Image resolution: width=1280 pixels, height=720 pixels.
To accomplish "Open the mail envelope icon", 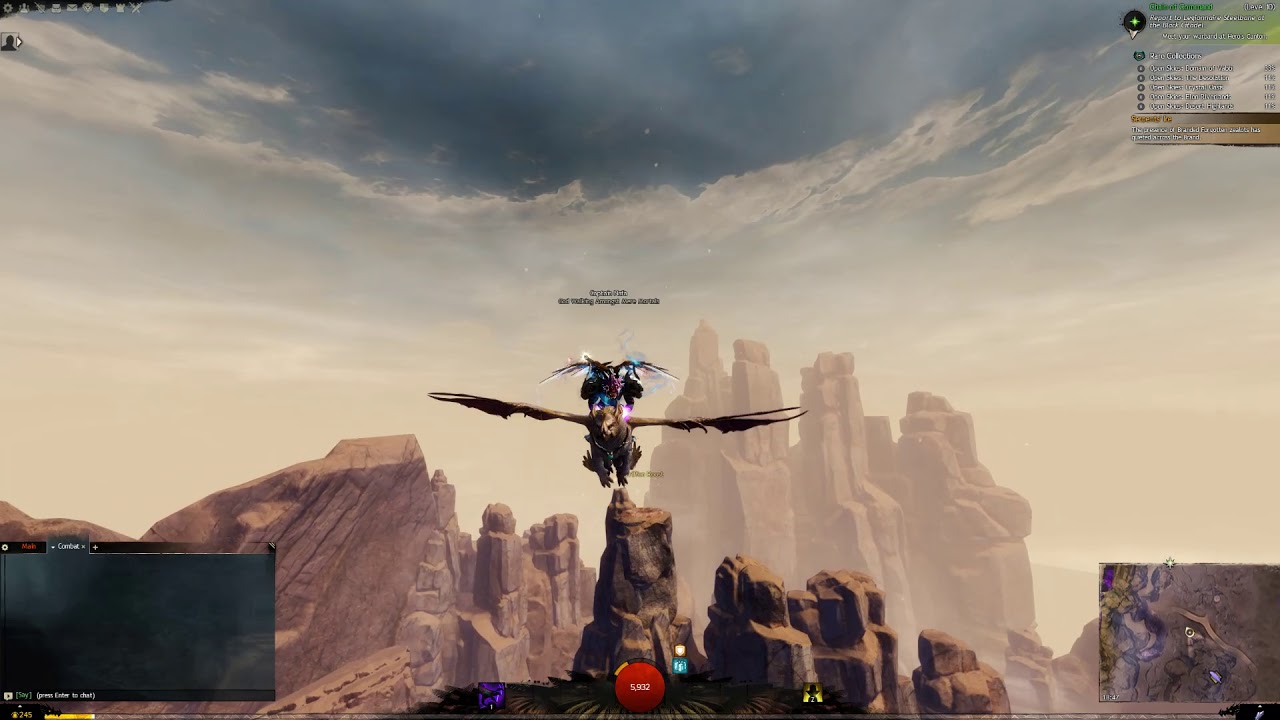I will pos(73,7).
